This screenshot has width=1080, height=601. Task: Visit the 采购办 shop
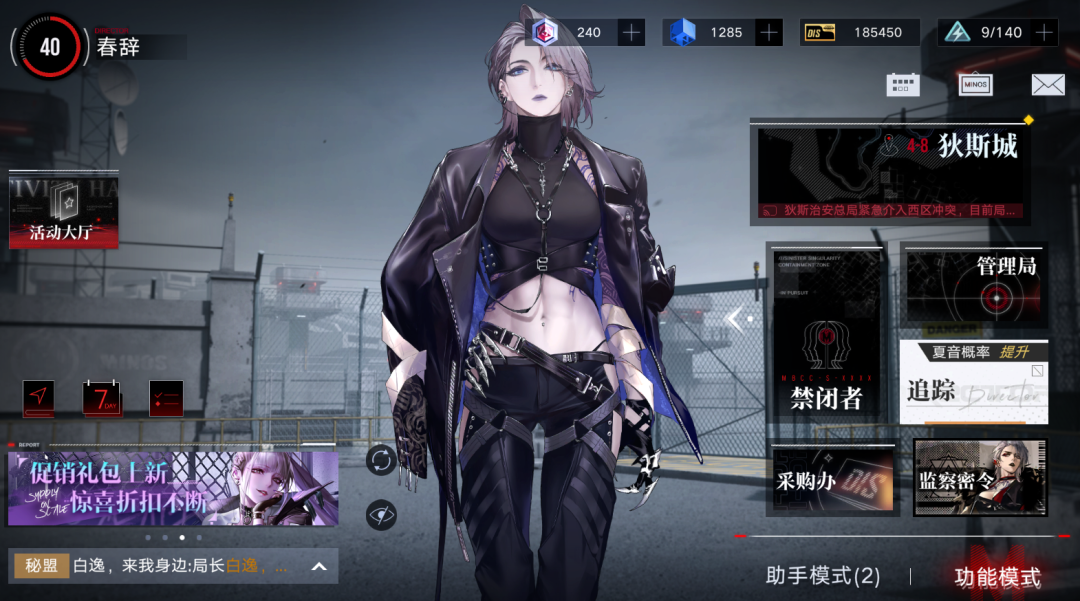tap(832, 480)
